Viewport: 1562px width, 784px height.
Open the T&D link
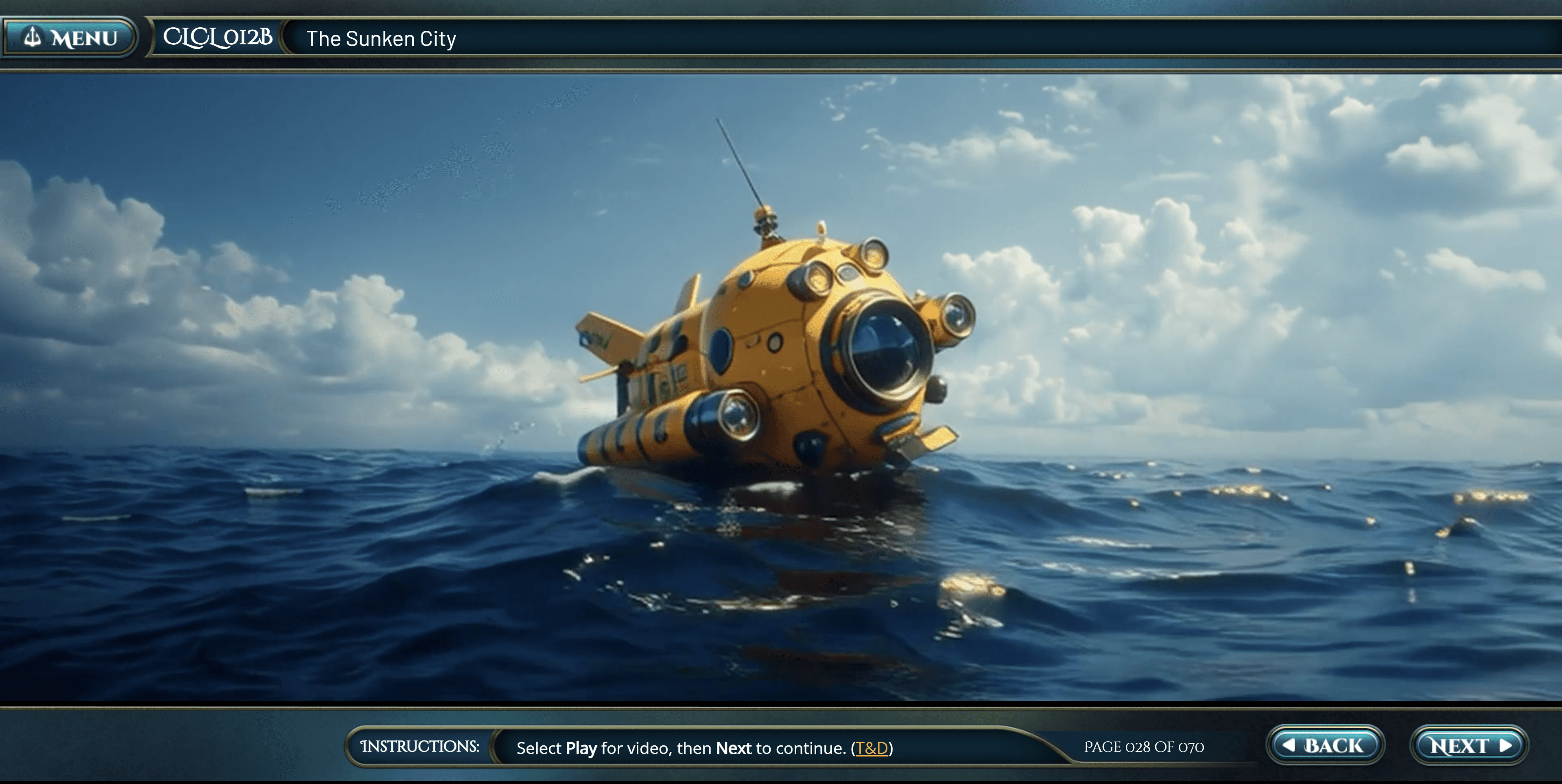click(x=872, y=748)
